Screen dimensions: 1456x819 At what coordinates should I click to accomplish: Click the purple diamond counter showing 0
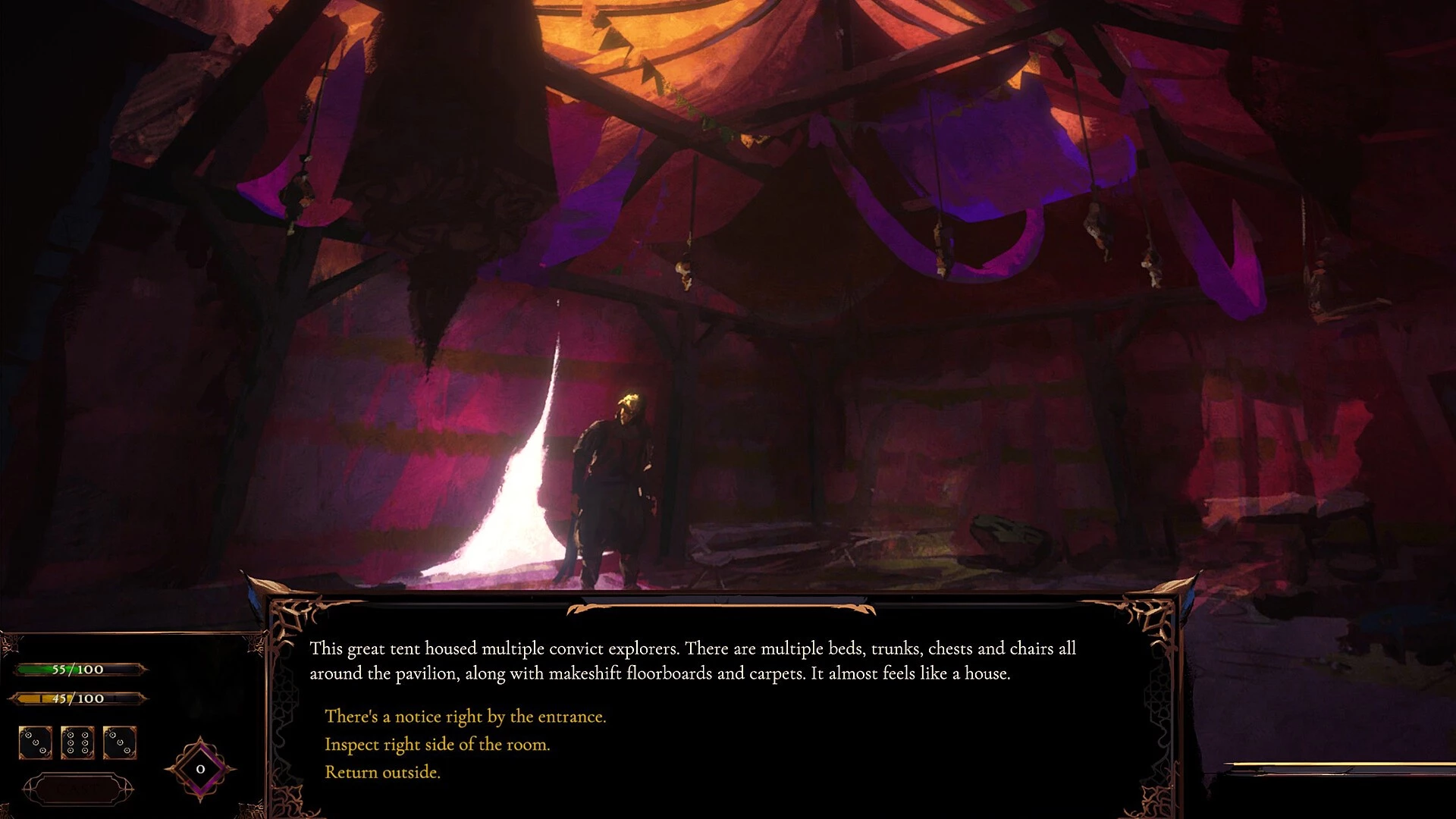pyautogui.click(x=200, y=769)
